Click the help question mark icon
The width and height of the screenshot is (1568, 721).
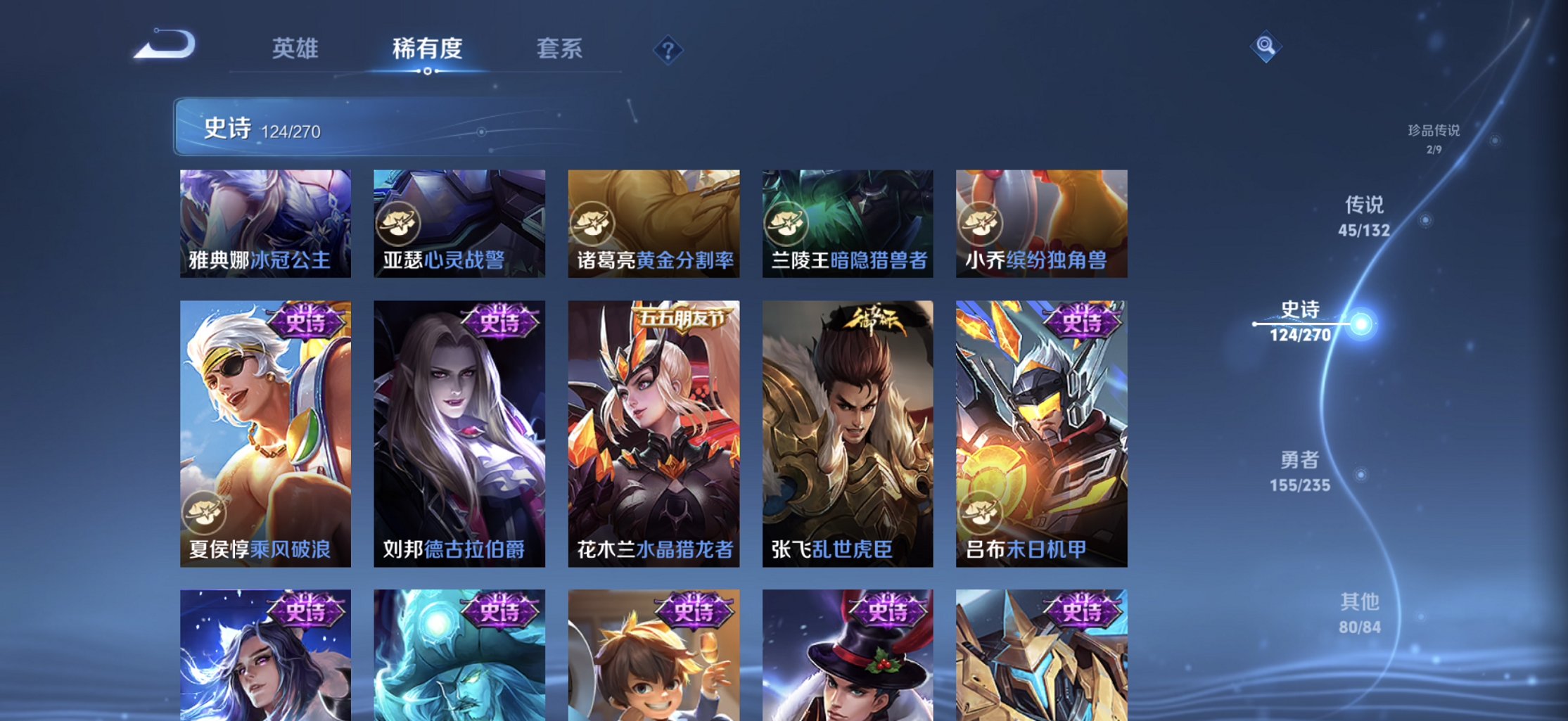[x=667, y=51]
